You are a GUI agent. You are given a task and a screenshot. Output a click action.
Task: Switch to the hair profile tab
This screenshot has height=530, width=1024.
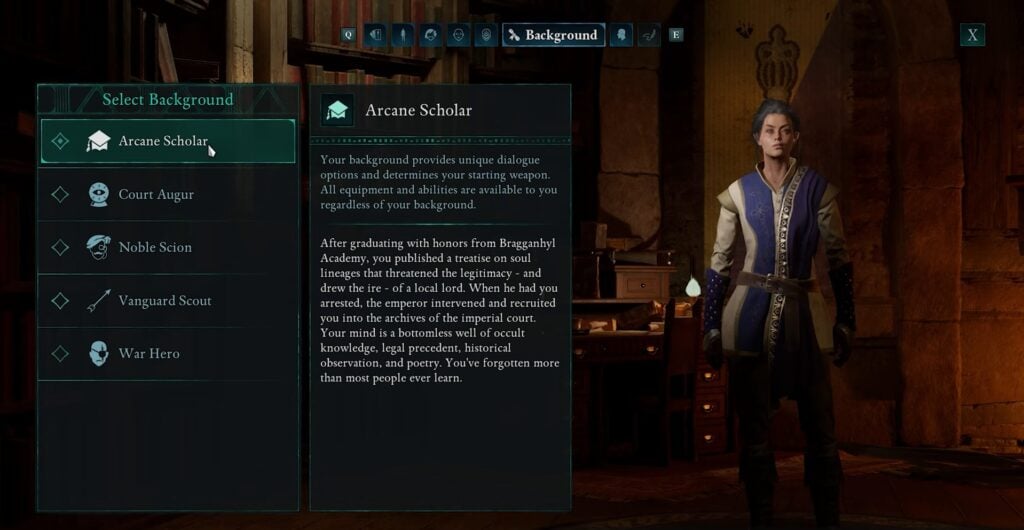[431, 35]
